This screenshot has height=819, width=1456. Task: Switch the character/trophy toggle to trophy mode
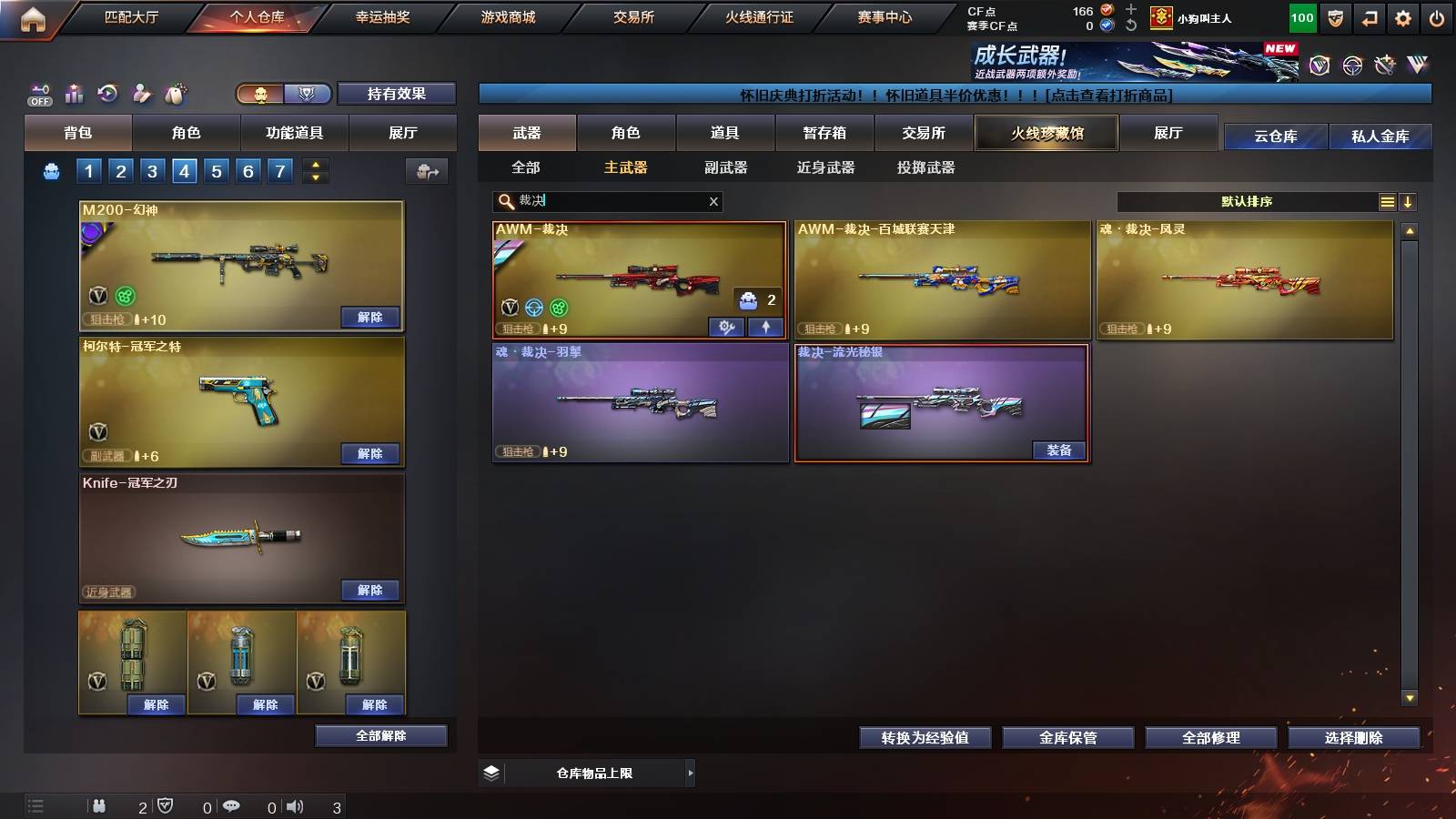306,94
